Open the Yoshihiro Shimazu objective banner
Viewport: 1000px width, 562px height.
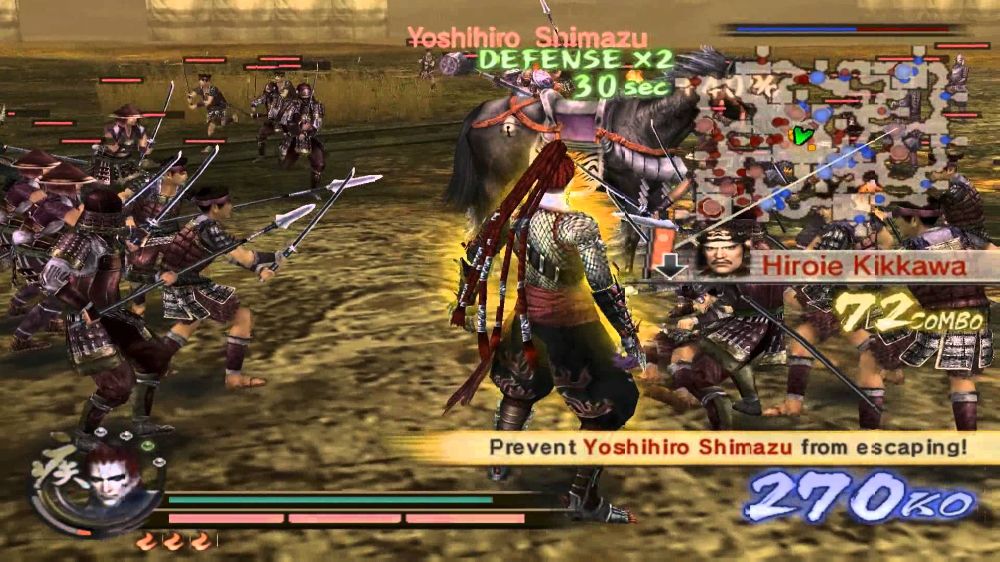pyautogui.click(x=700, y=446)
